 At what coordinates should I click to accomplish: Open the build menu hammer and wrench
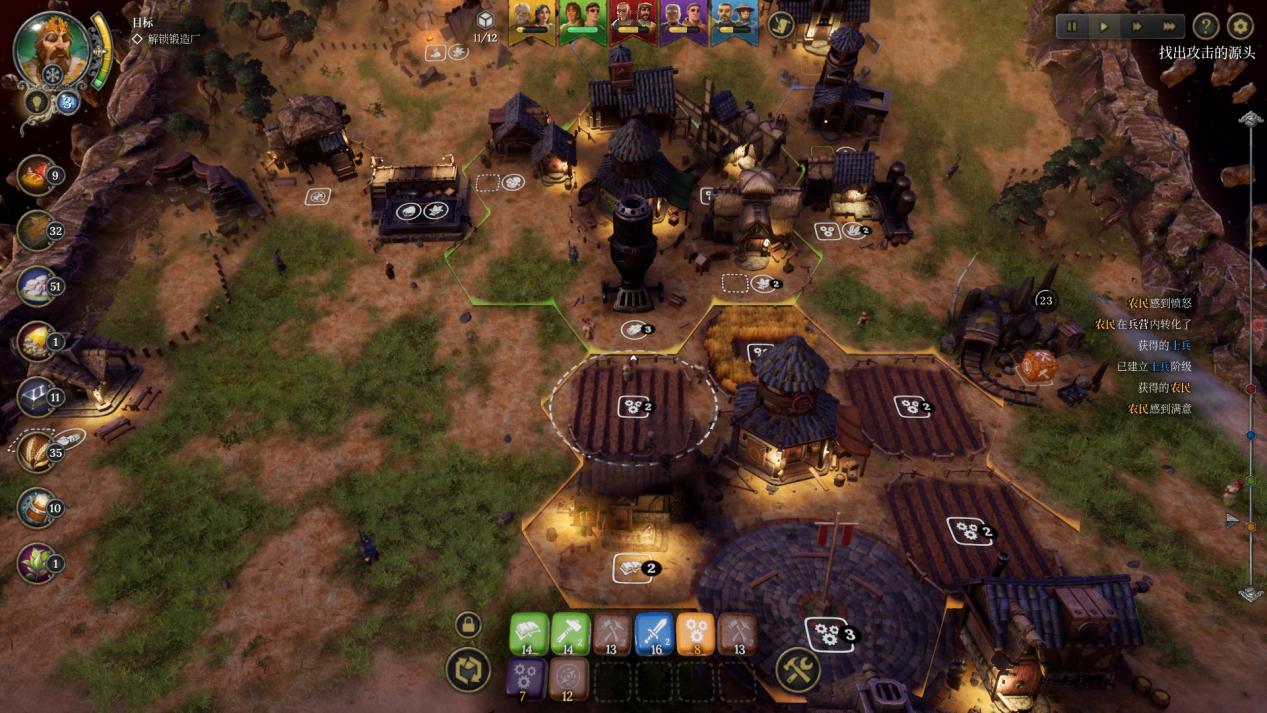click(798, 669)
